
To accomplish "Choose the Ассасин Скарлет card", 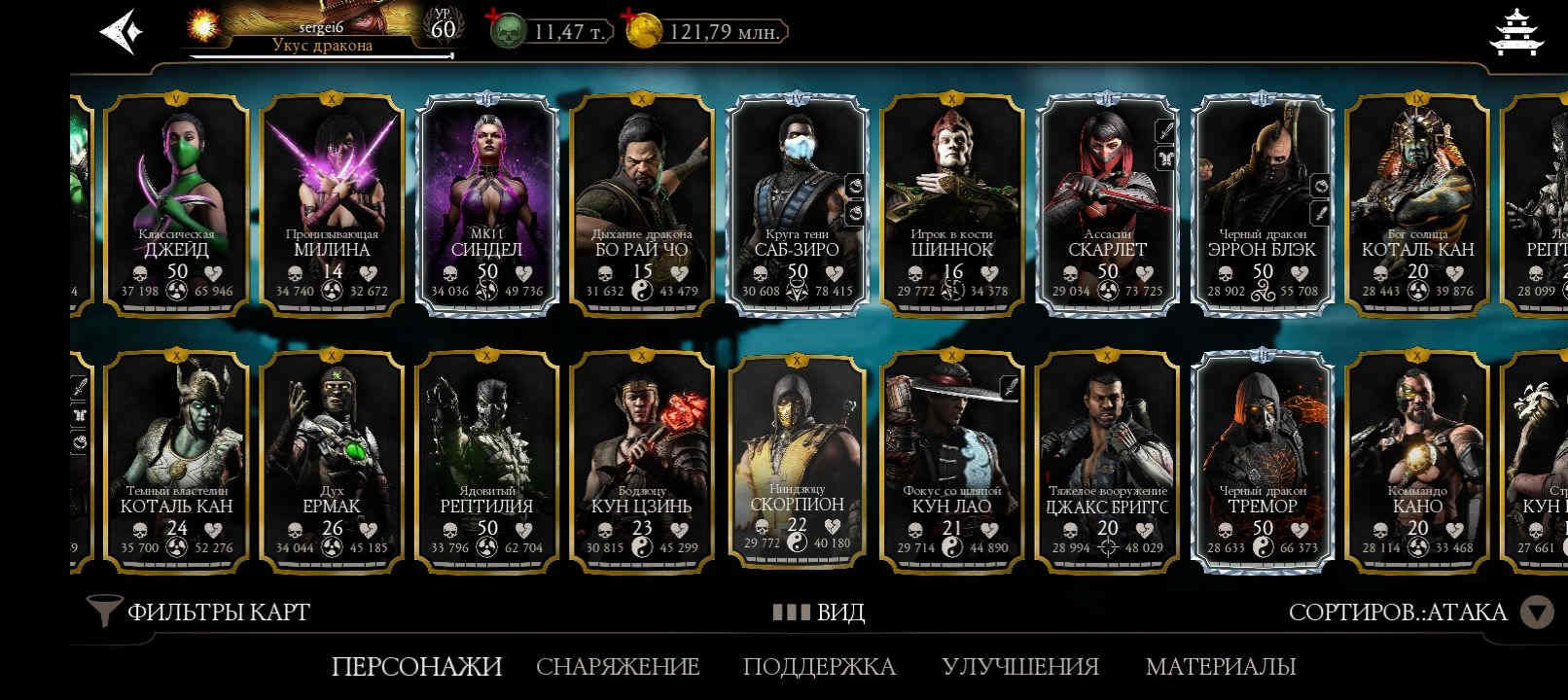I will 1107,204.
